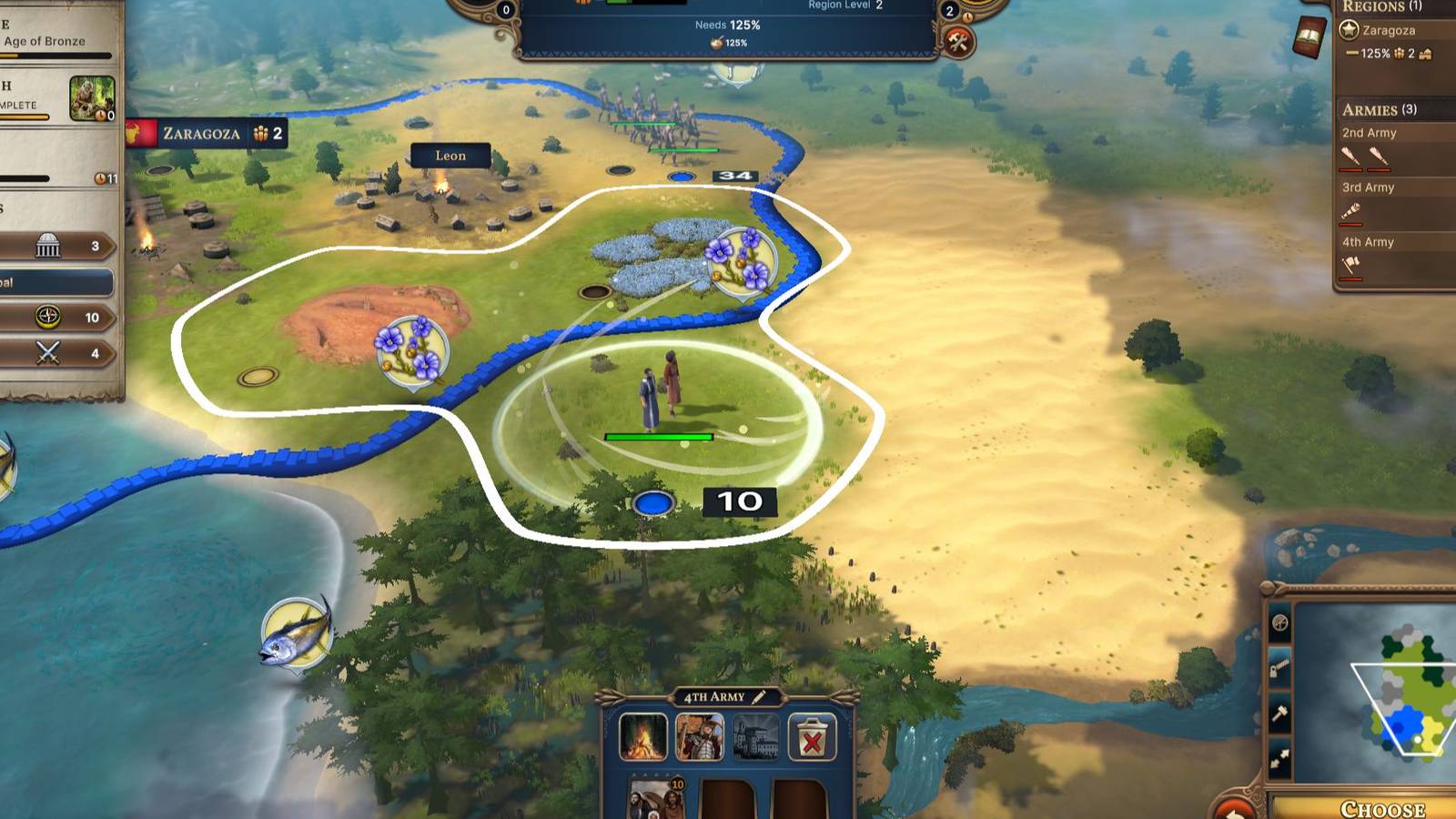Click the crossed tools icon beside Region Level
Screen dimensions: 1456x819
958,40
